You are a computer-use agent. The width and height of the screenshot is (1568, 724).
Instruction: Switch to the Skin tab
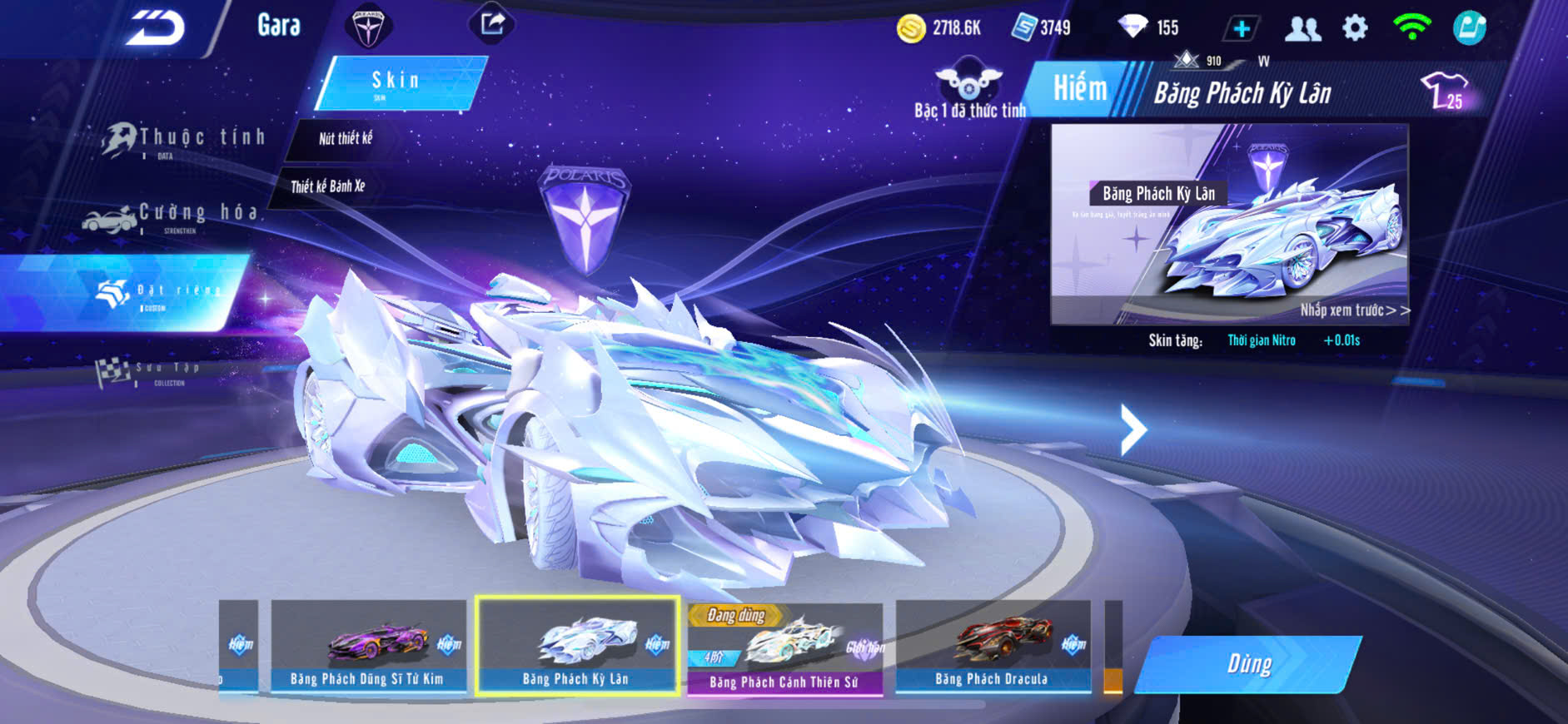click(x=400, y=82)
